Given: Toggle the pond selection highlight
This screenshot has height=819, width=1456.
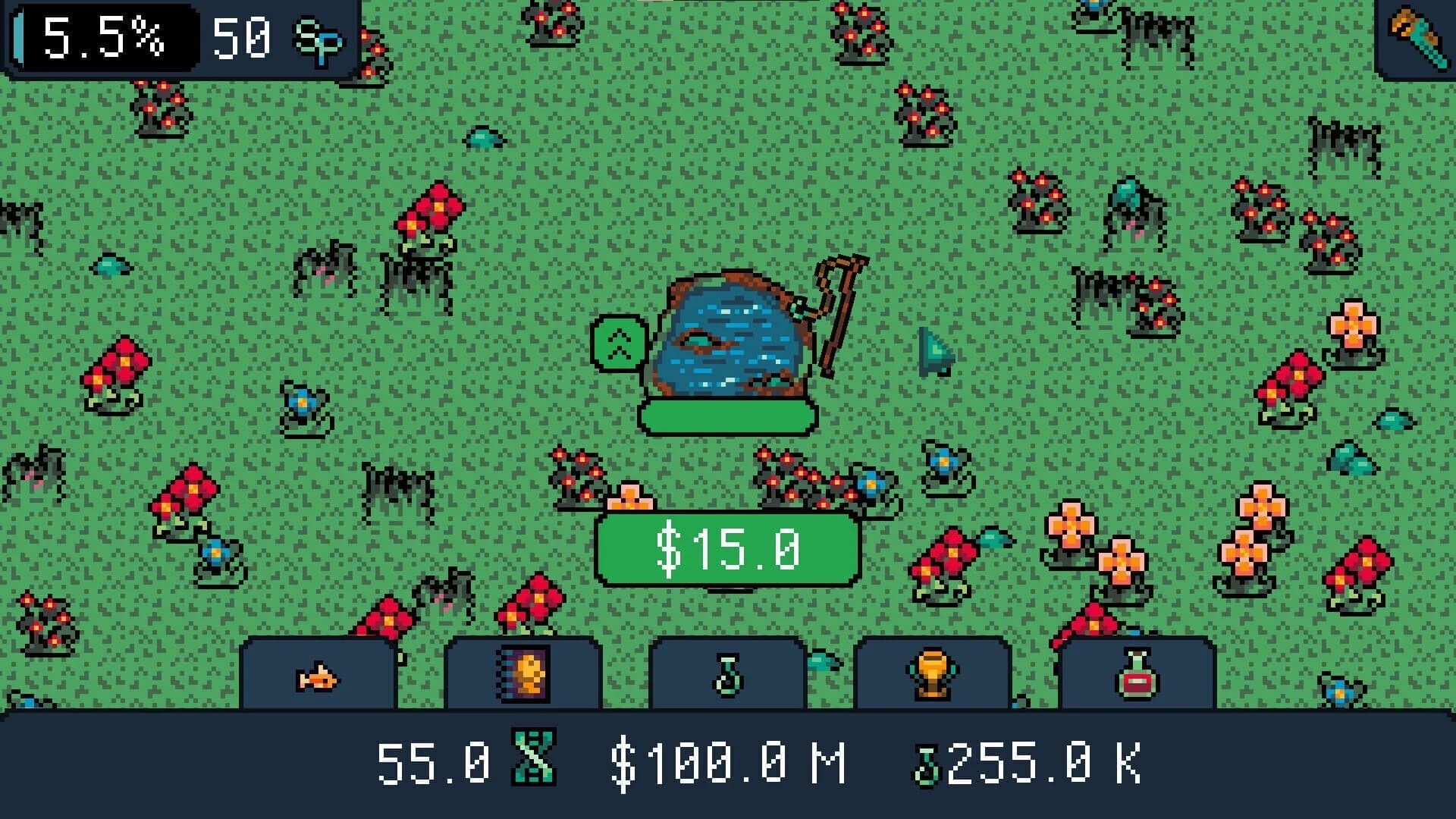Looking at the screenshot, I should coord(726,416).
